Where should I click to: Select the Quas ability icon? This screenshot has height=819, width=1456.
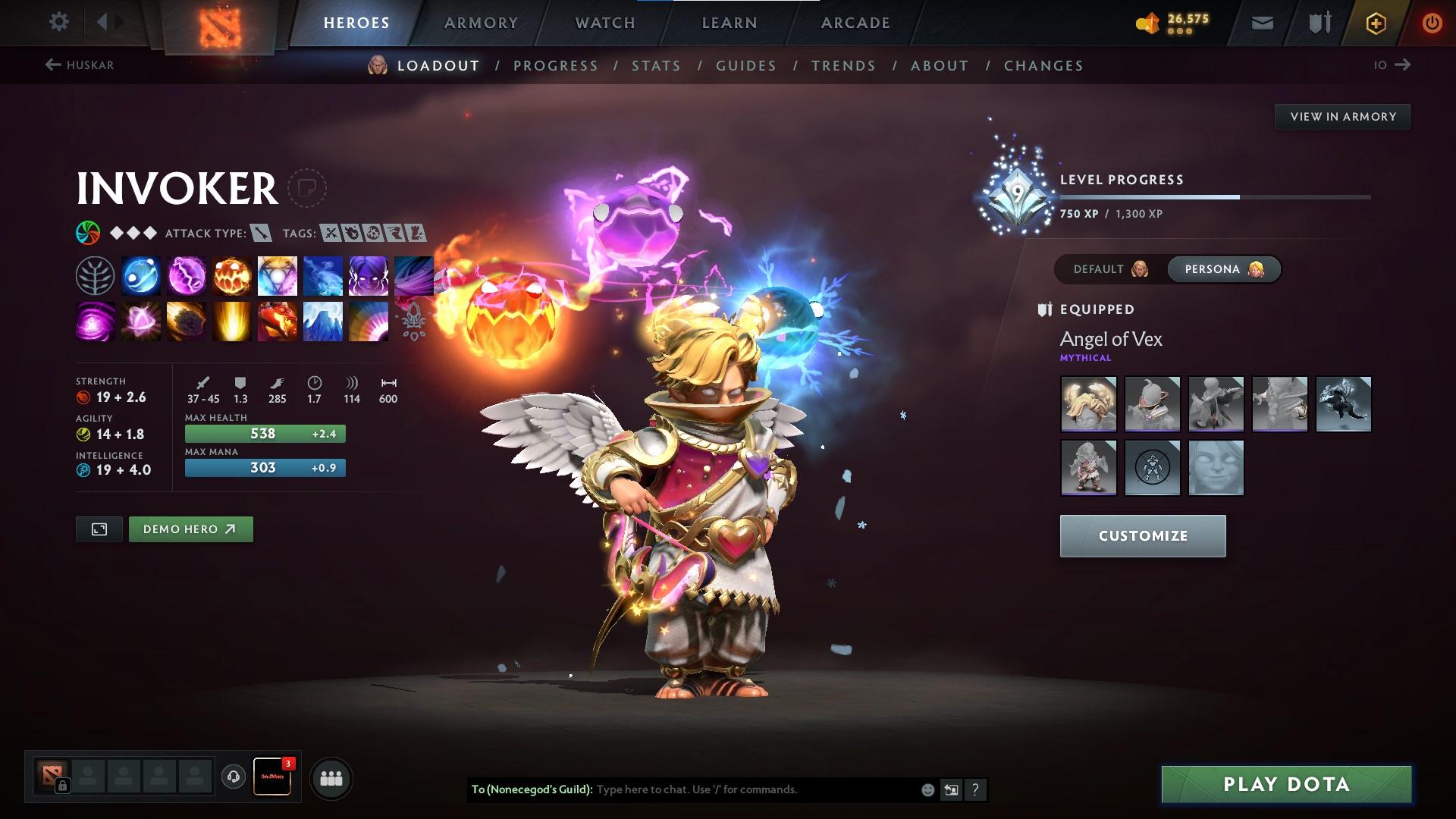140,275
